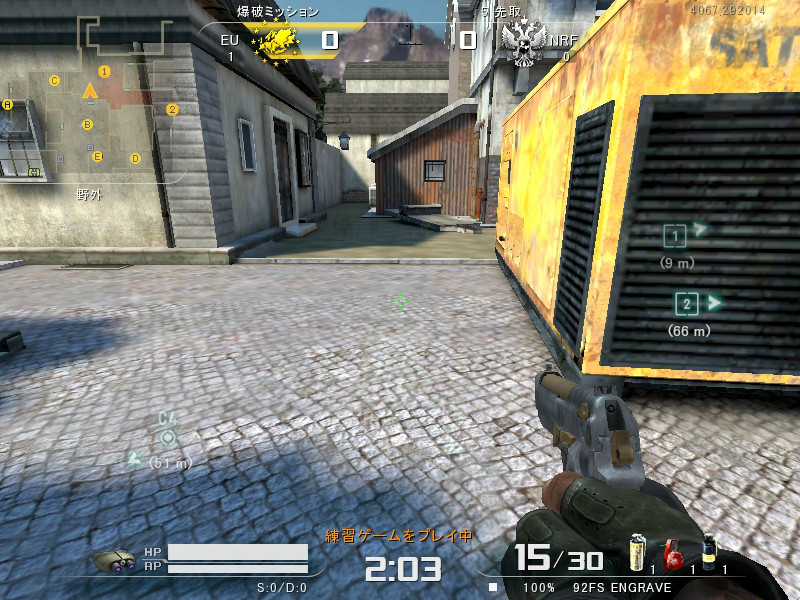The width and height of the screenshot is (800, 600).
Task: Click marker 1 on the minimap
Action: (x=104, y=72)
